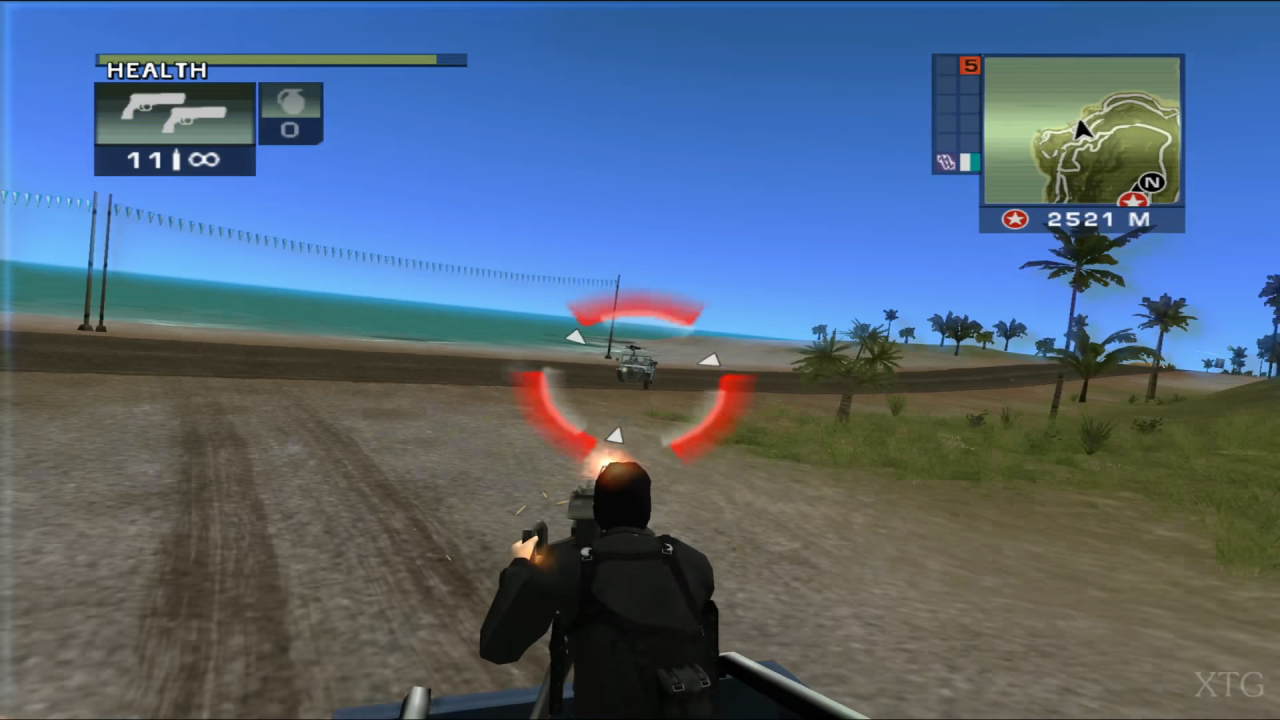The width and height of the screenshot is (1280, 720).
Task: Click the N compass icon on the minimap
Action: pyautogui.click(x=1150, y=184)
